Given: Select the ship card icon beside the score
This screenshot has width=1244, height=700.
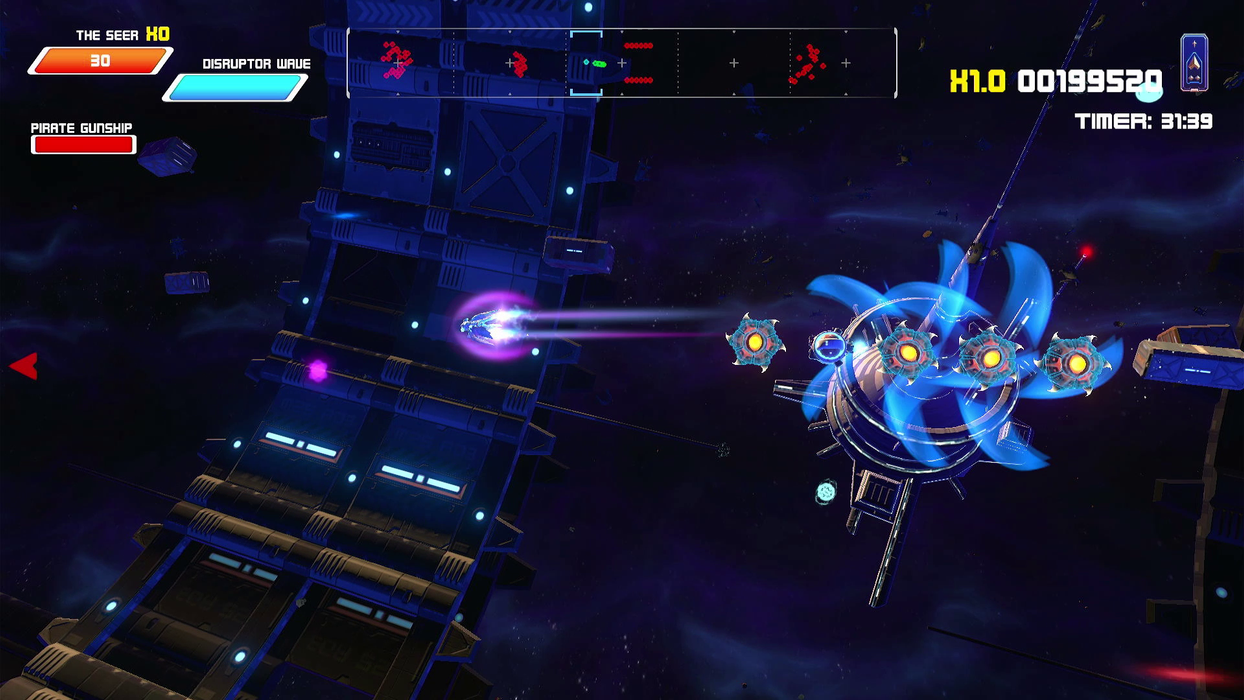Looking at the screenshot, I should [1194, 63].
